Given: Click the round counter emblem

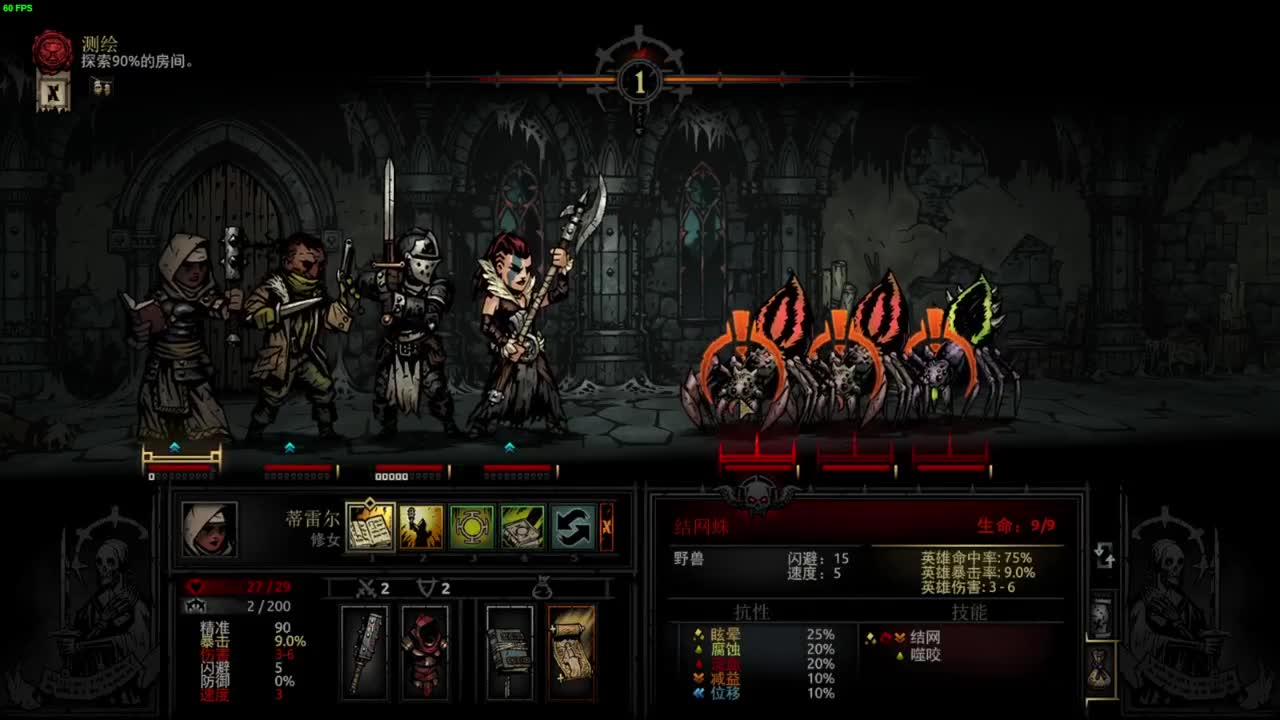Looking at the screenshot, I should [640, 81].
